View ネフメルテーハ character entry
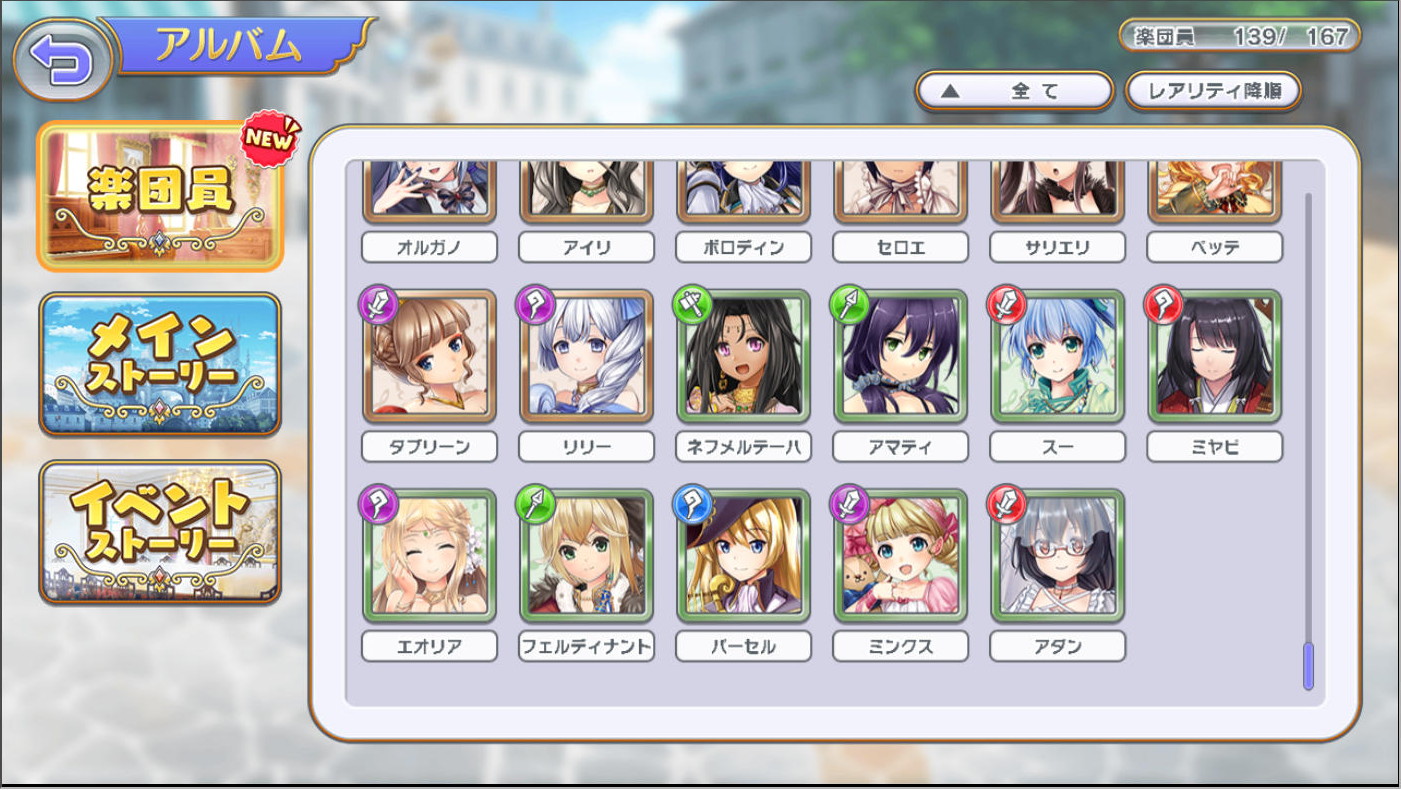 (743, 357)
